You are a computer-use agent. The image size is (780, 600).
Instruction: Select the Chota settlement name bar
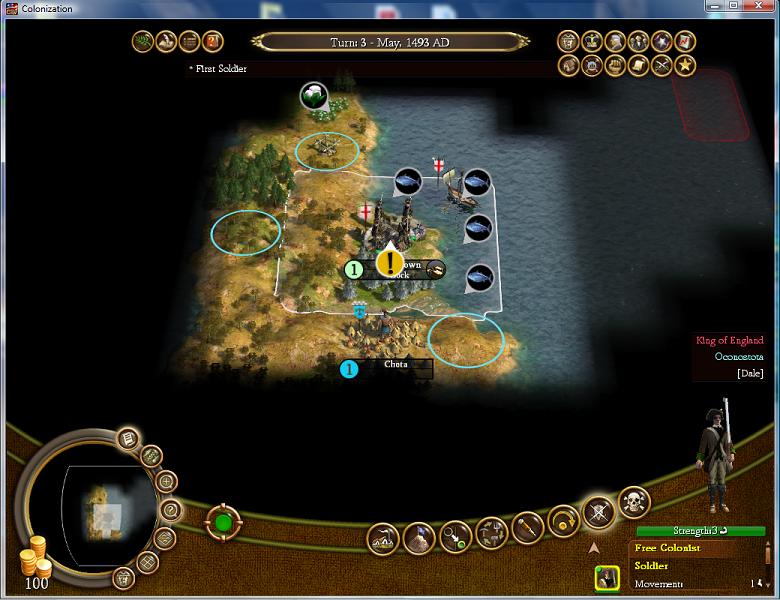(395, 365)
